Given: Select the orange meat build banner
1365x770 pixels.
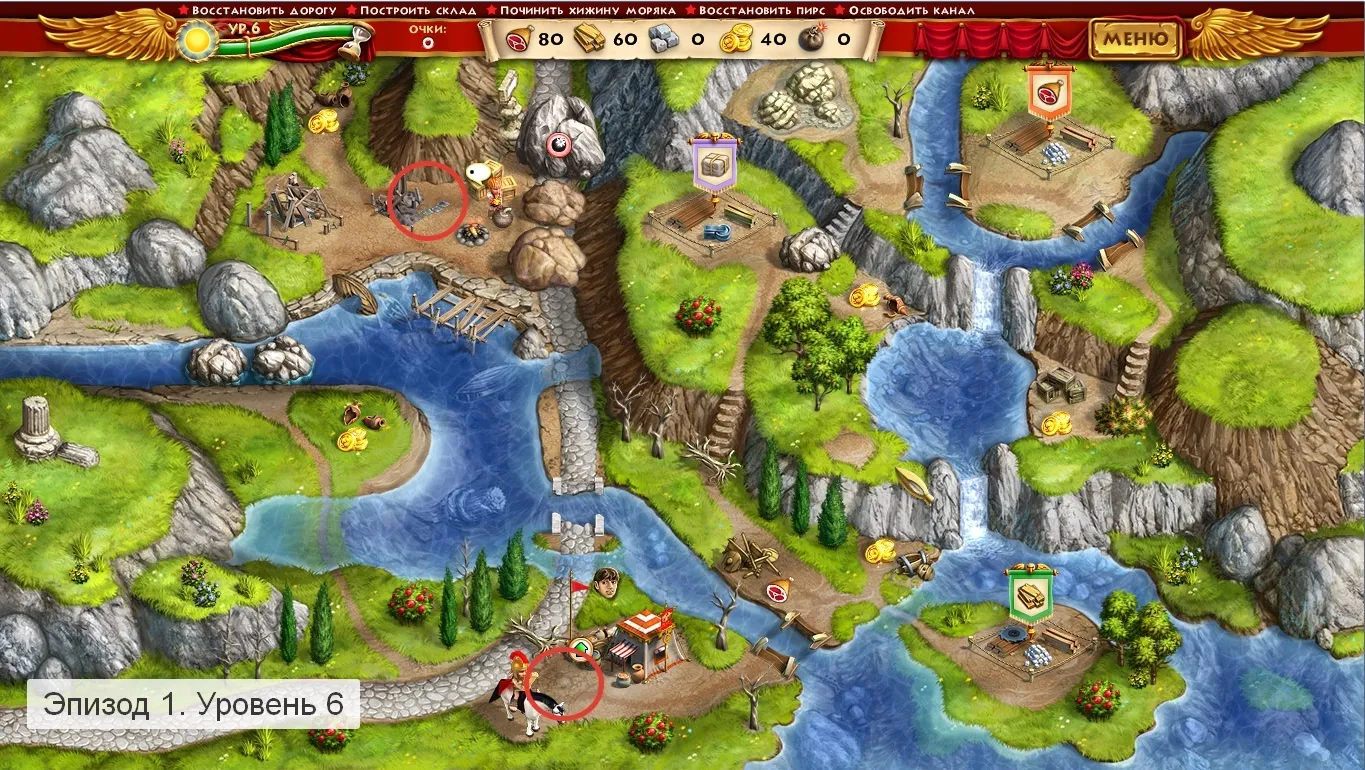Looking at the screenshot, I should pos(1049,92).
